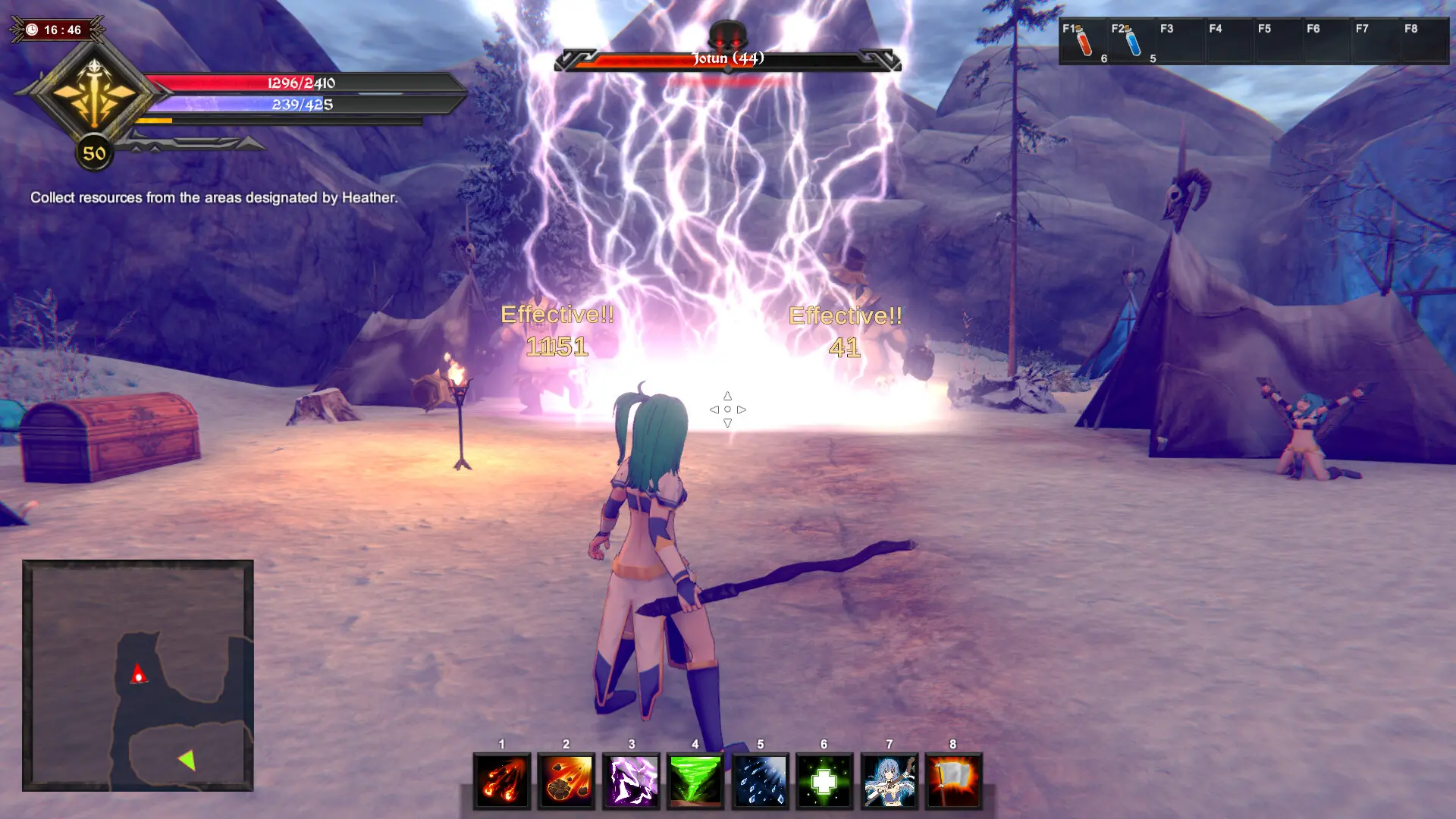
Task: Trigger the healing cross skill in slot 6
Action: (x=826, y=781)
